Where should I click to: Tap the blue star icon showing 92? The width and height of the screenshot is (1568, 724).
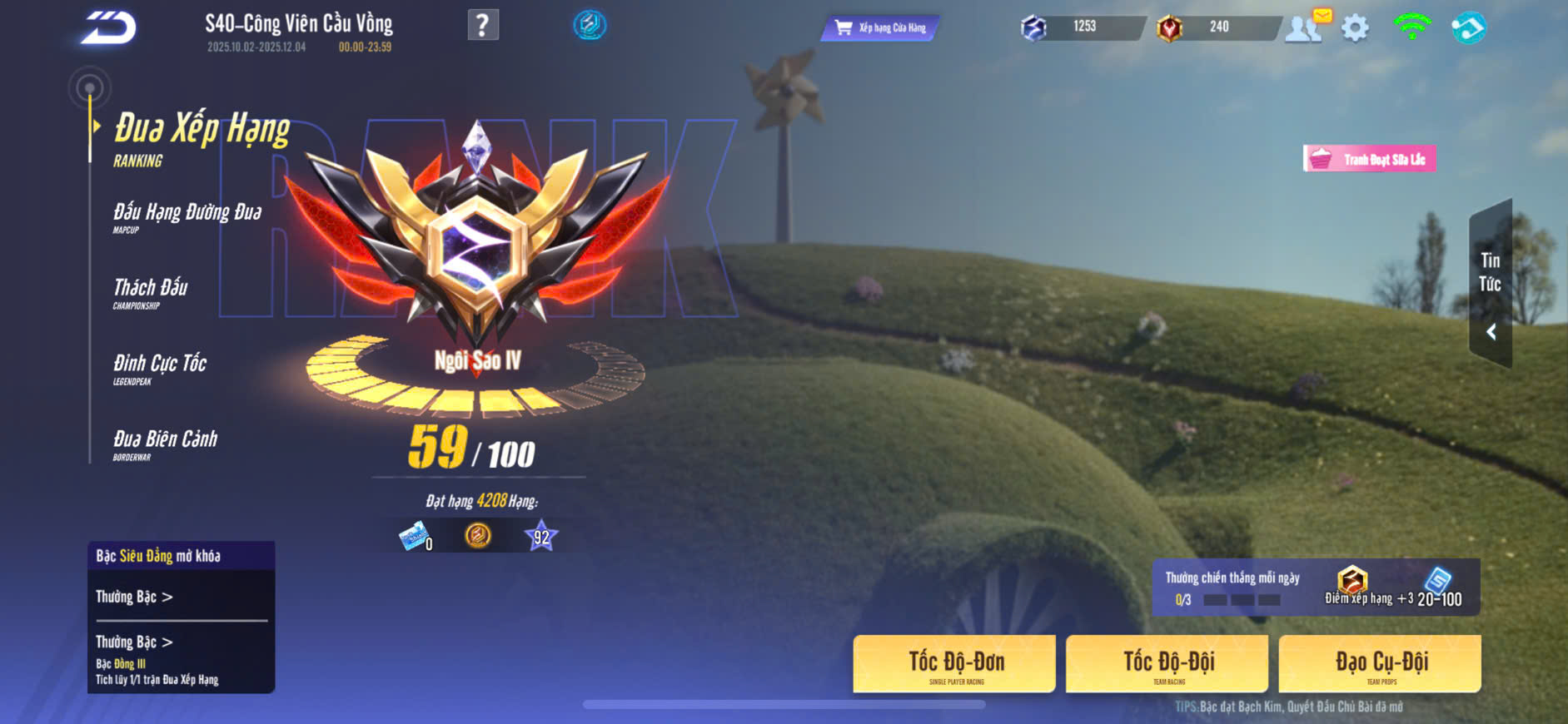pos(541,537)
